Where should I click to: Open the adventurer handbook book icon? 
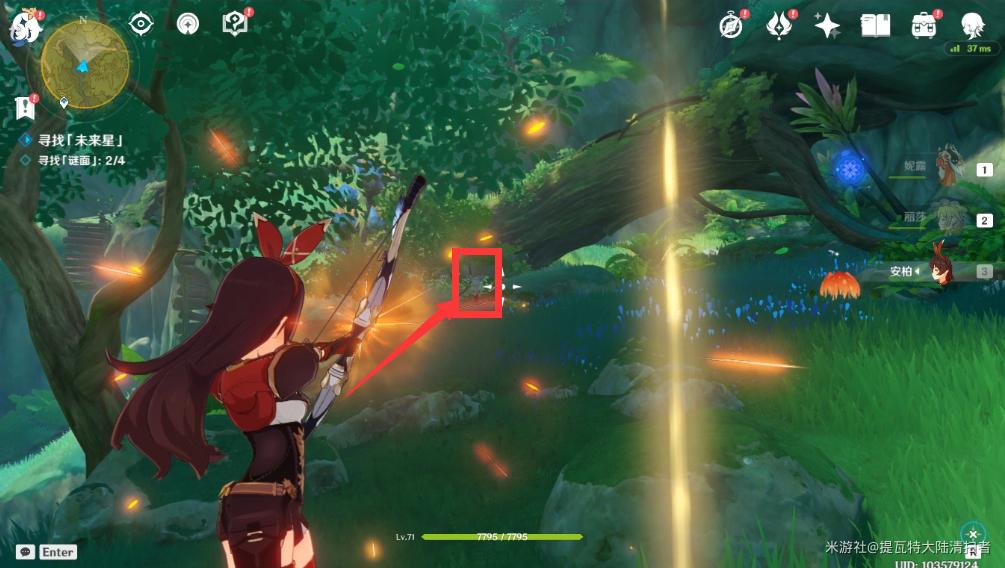click(x=875, y=25)
